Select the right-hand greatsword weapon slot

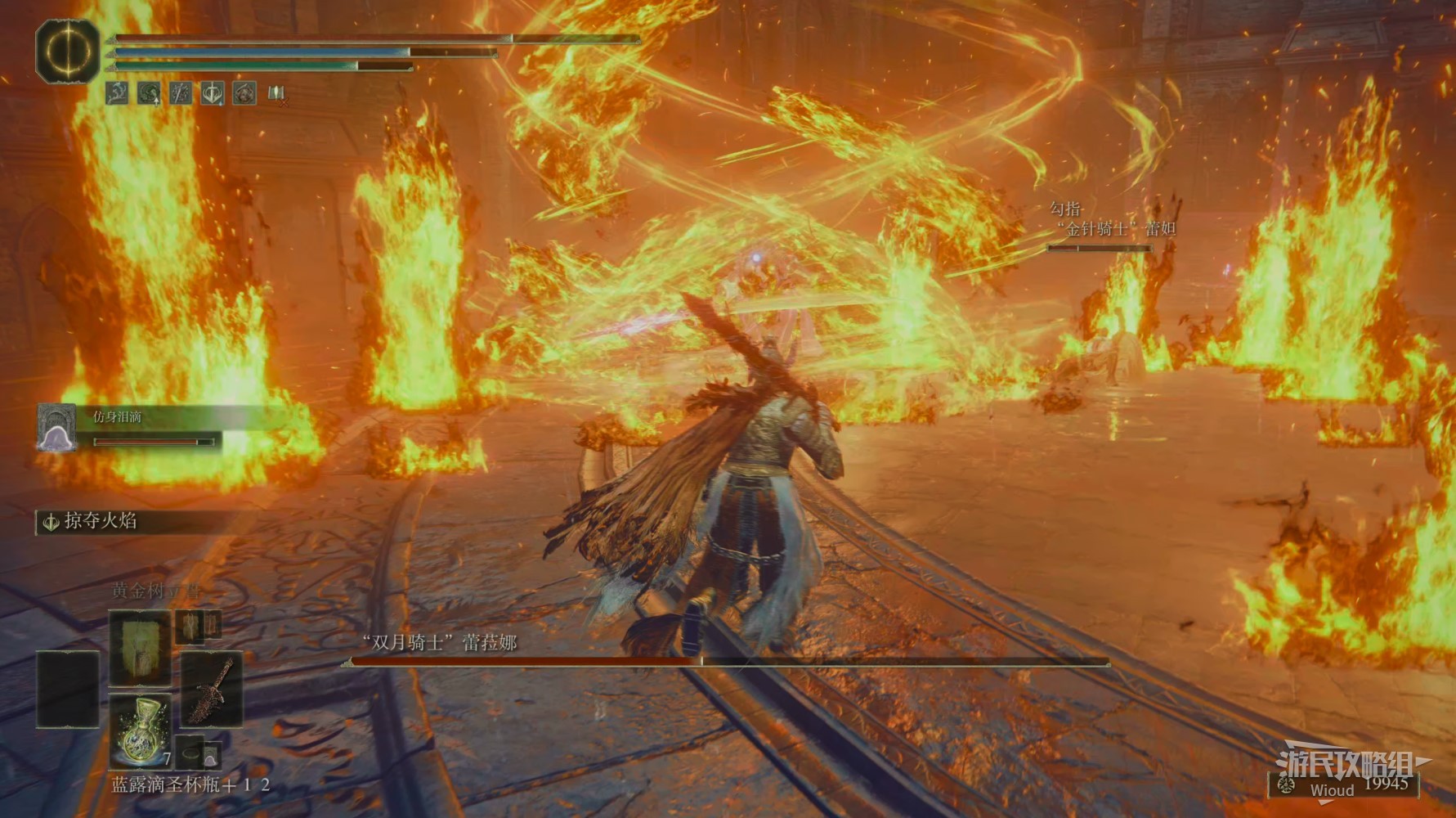pos(212,689)
